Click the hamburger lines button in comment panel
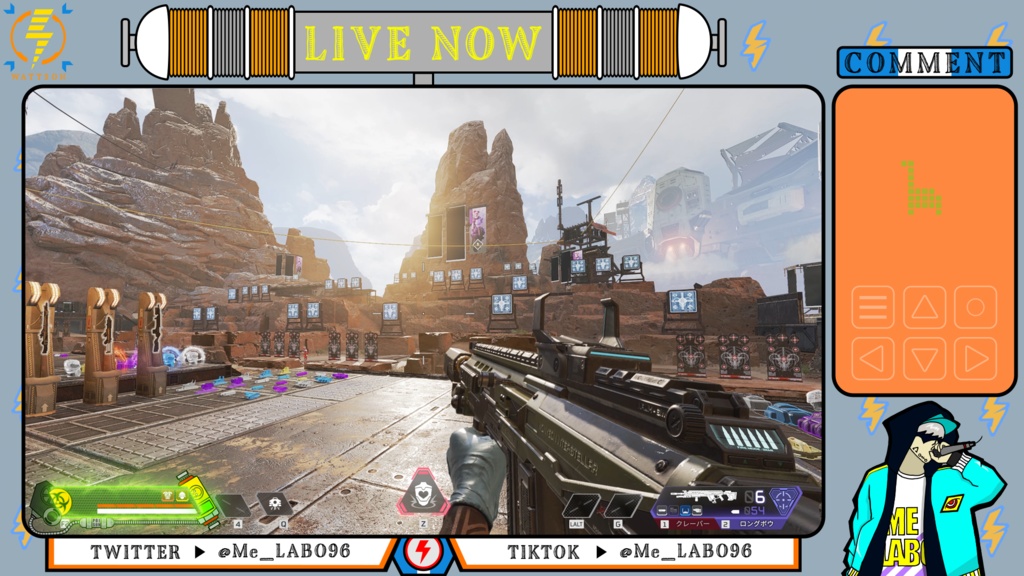The height and width of the screenshot is (576, 1024). point(873,307)
